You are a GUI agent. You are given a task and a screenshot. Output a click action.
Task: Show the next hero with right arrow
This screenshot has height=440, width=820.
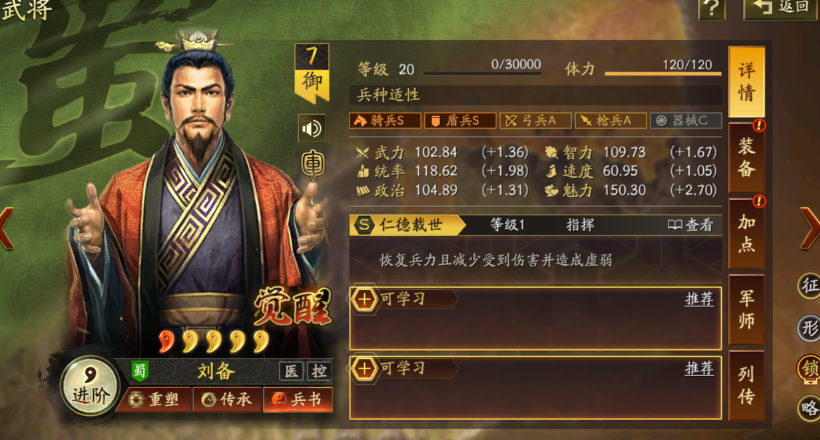[809, 228]
